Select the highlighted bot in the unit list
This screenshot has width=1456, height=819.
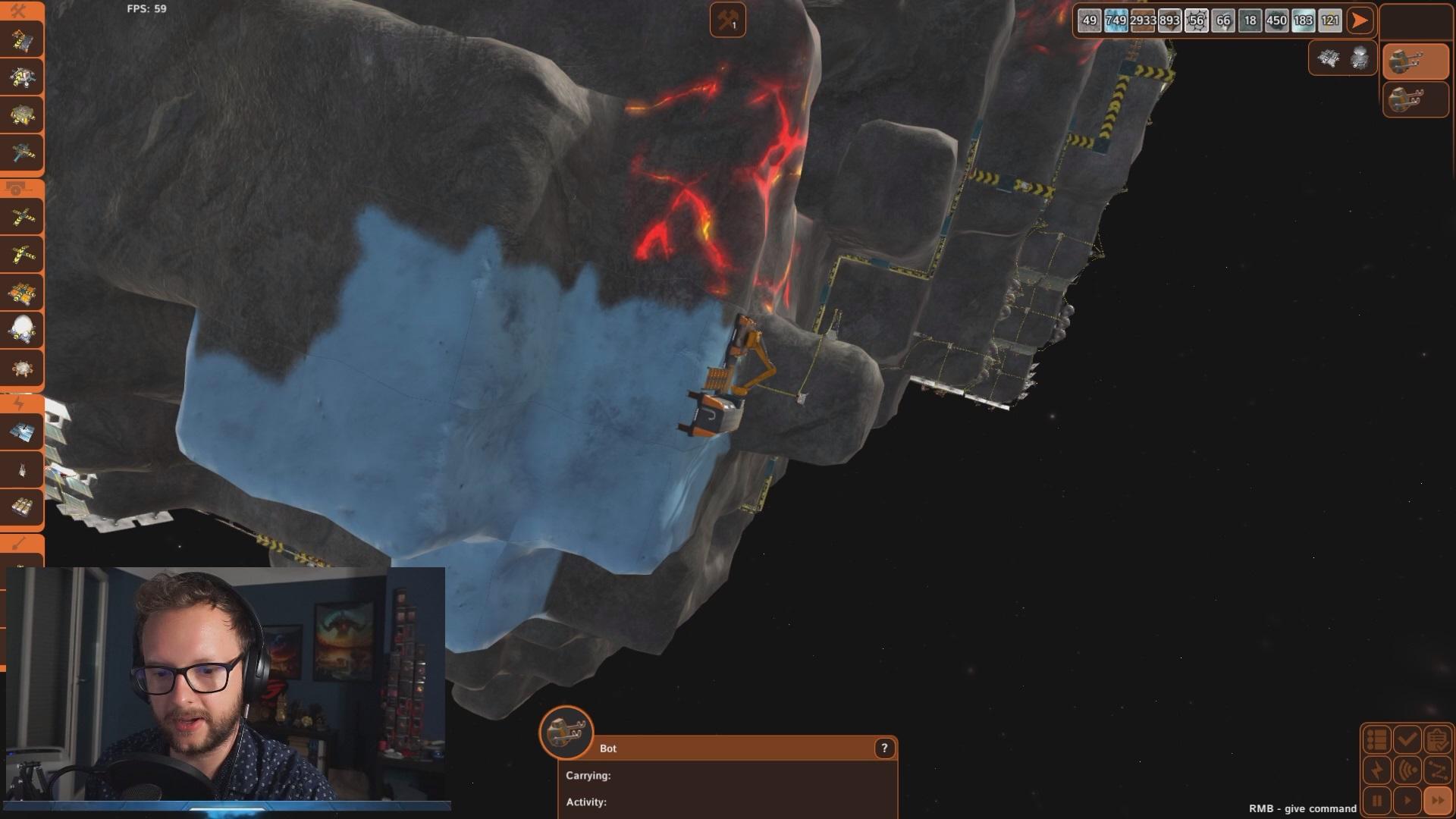(1415, 61)
